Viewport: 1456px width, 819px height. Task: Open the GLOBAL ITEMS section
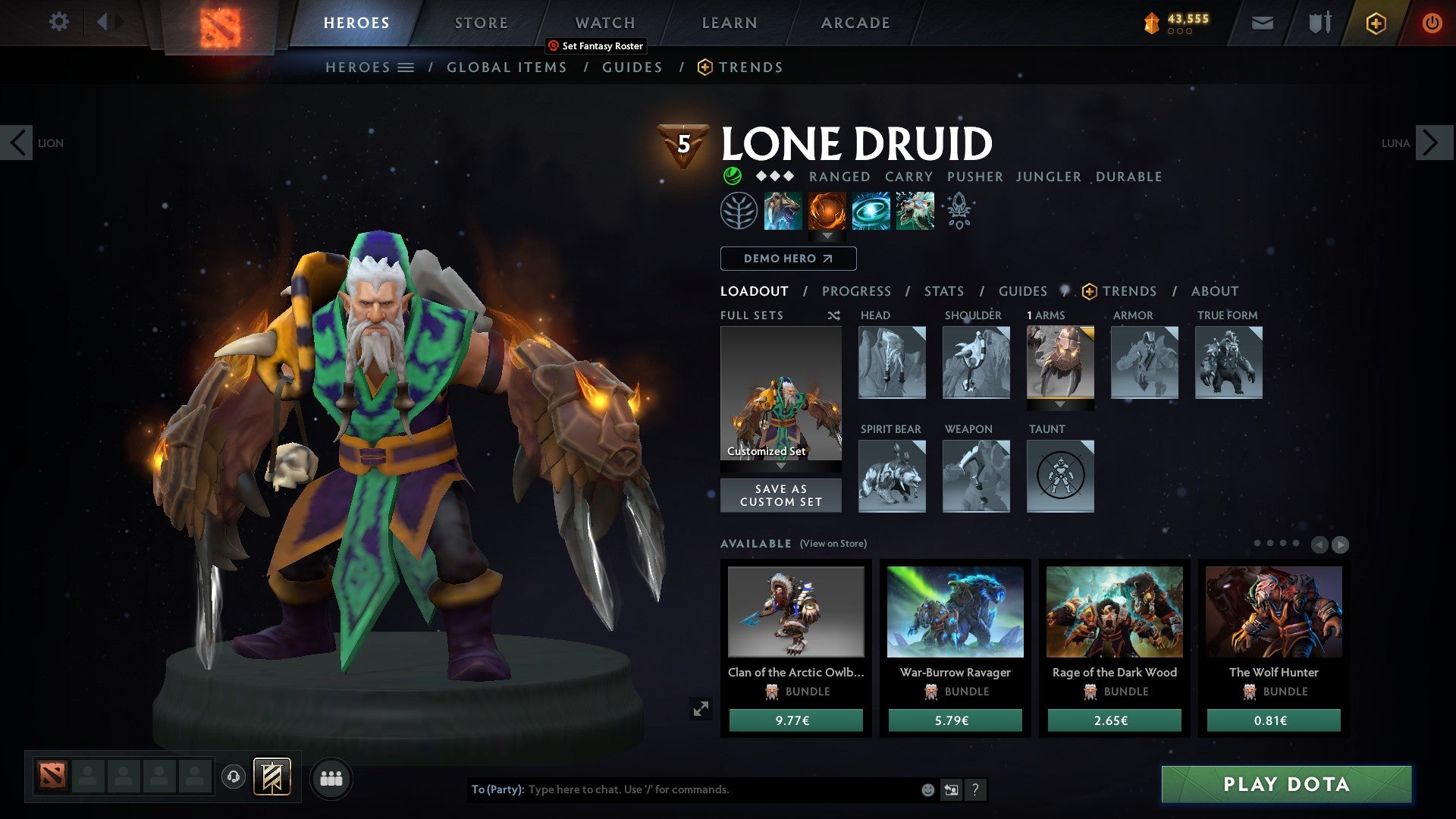[507, 67]
